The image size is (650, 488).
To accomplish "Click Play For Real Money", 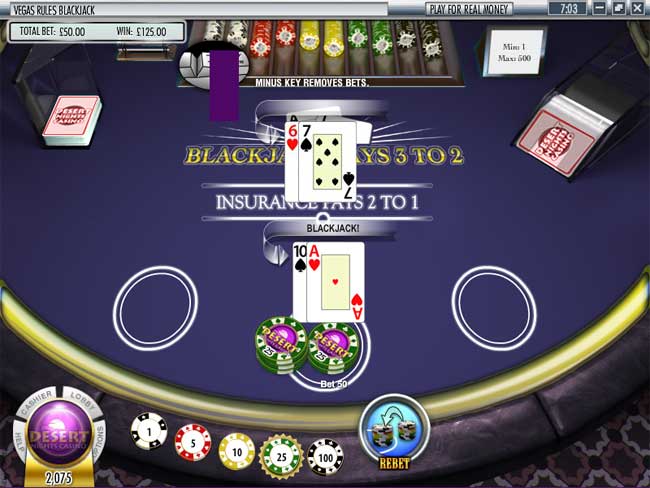I will coord(469,9).
